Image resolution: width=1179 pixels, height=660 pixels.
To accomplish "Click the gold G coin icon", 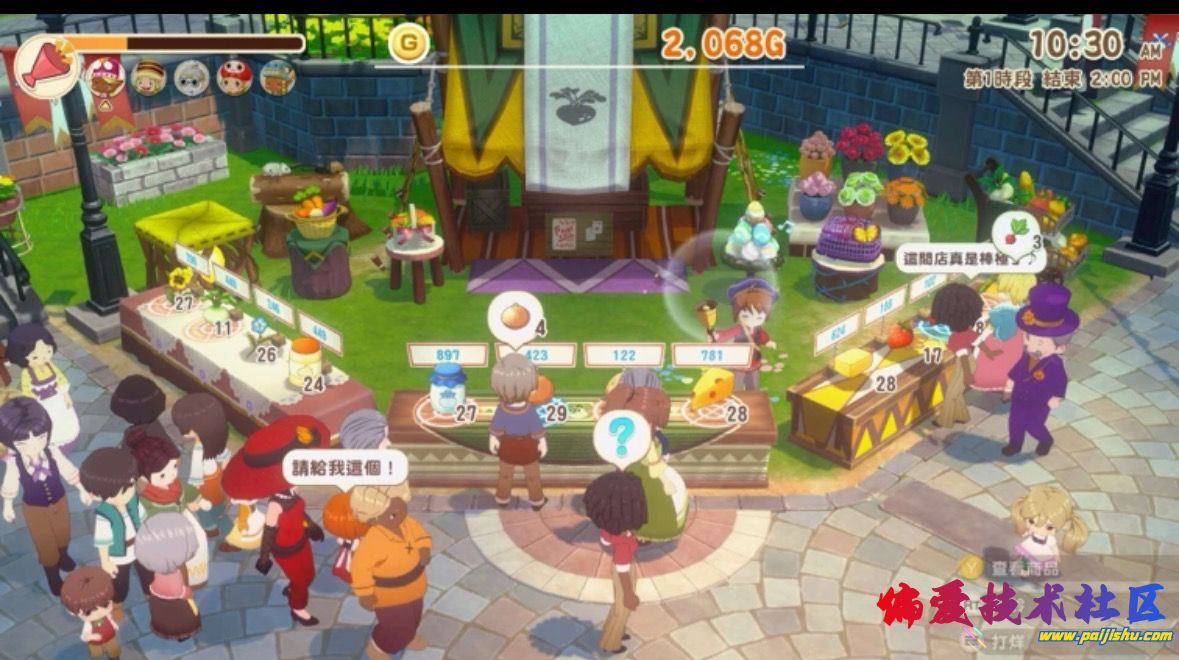I will pos(408,43).
